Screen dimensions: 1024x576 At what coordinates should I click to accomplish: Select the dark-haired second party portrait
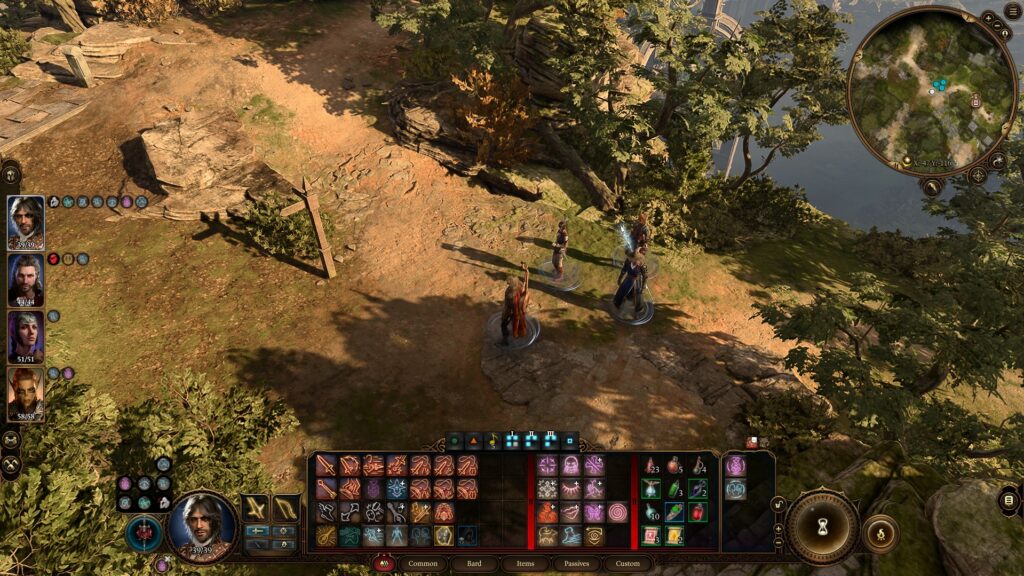[26, 280]
